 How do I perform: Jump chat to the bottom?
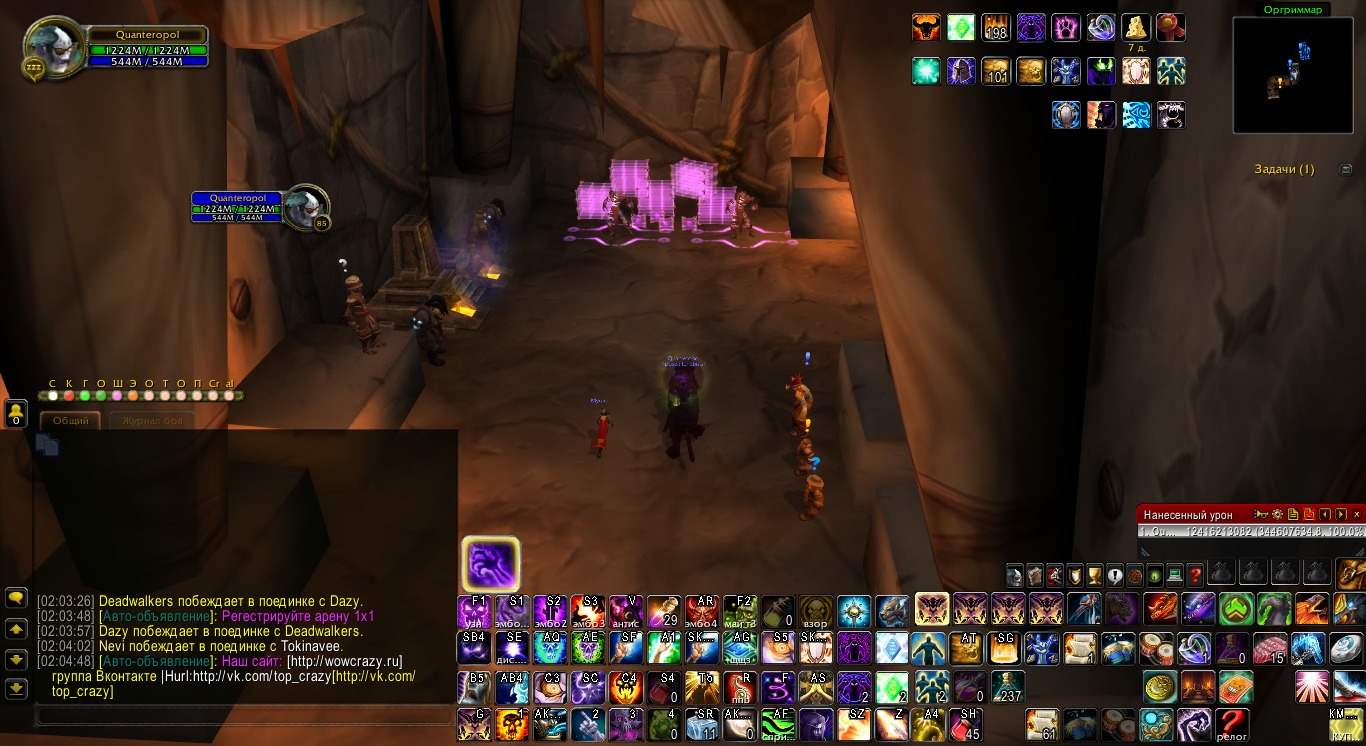coord(16,689)
